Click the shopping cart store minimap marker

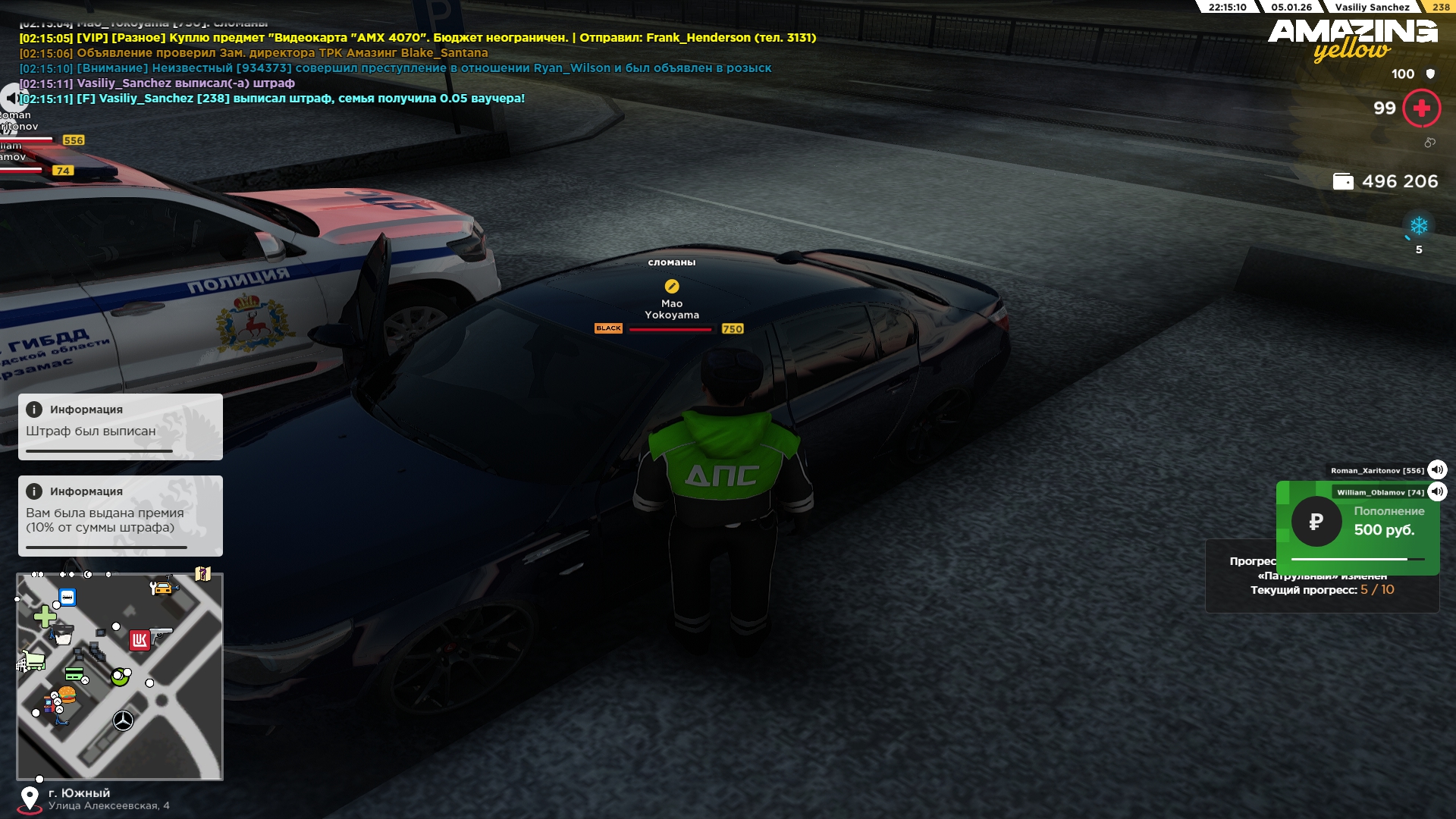pyautogui.click(x=32, y=661)
